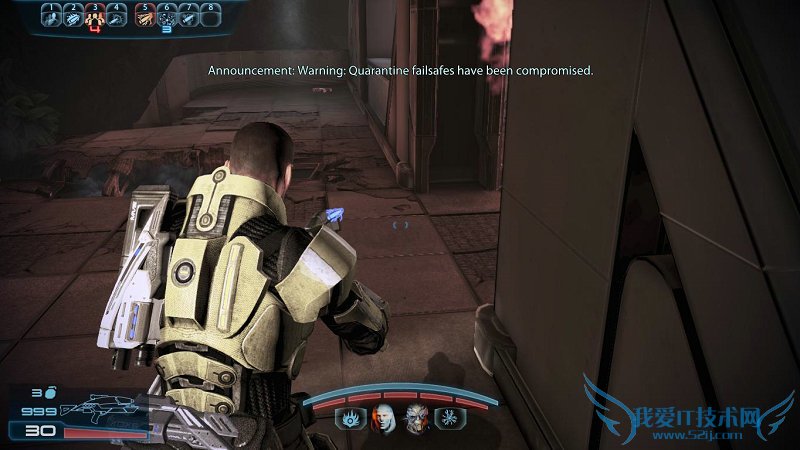Viewport: 800px width, 450px height.
Task: Use the power in quickslot 2
Action: 73,16
